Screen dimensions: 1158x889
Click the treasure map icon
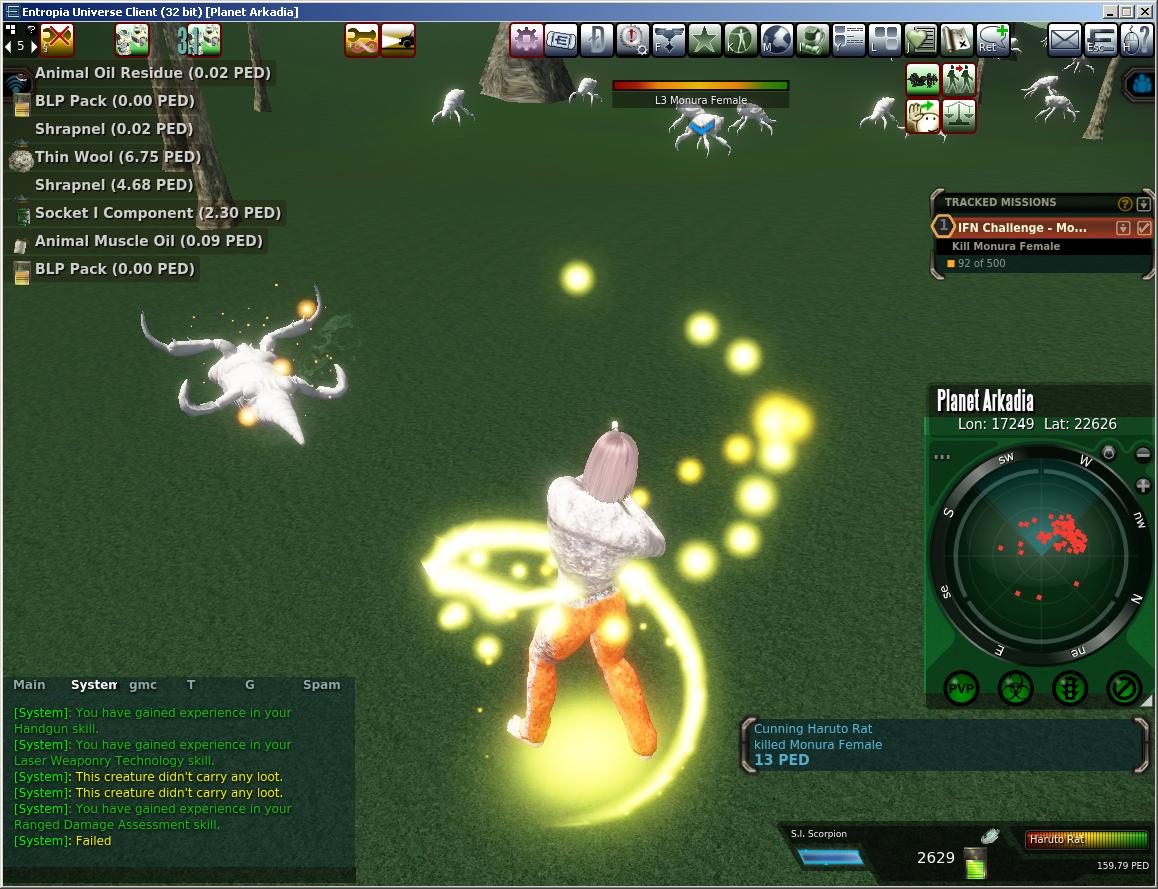tap(957, 41)
